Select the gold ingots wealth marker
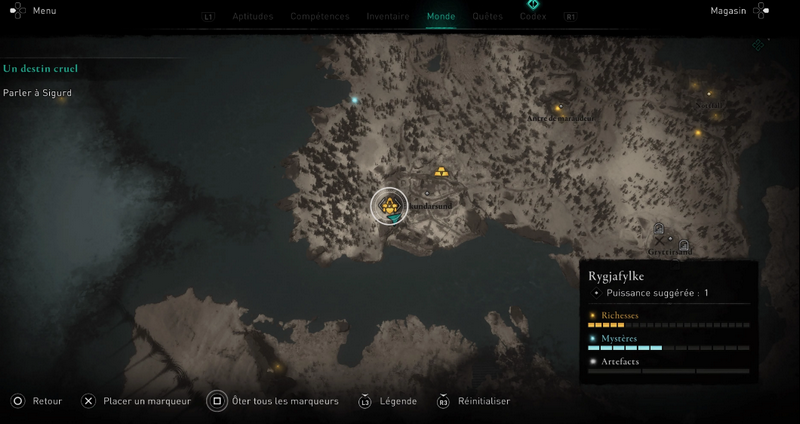 pos(442,171)
